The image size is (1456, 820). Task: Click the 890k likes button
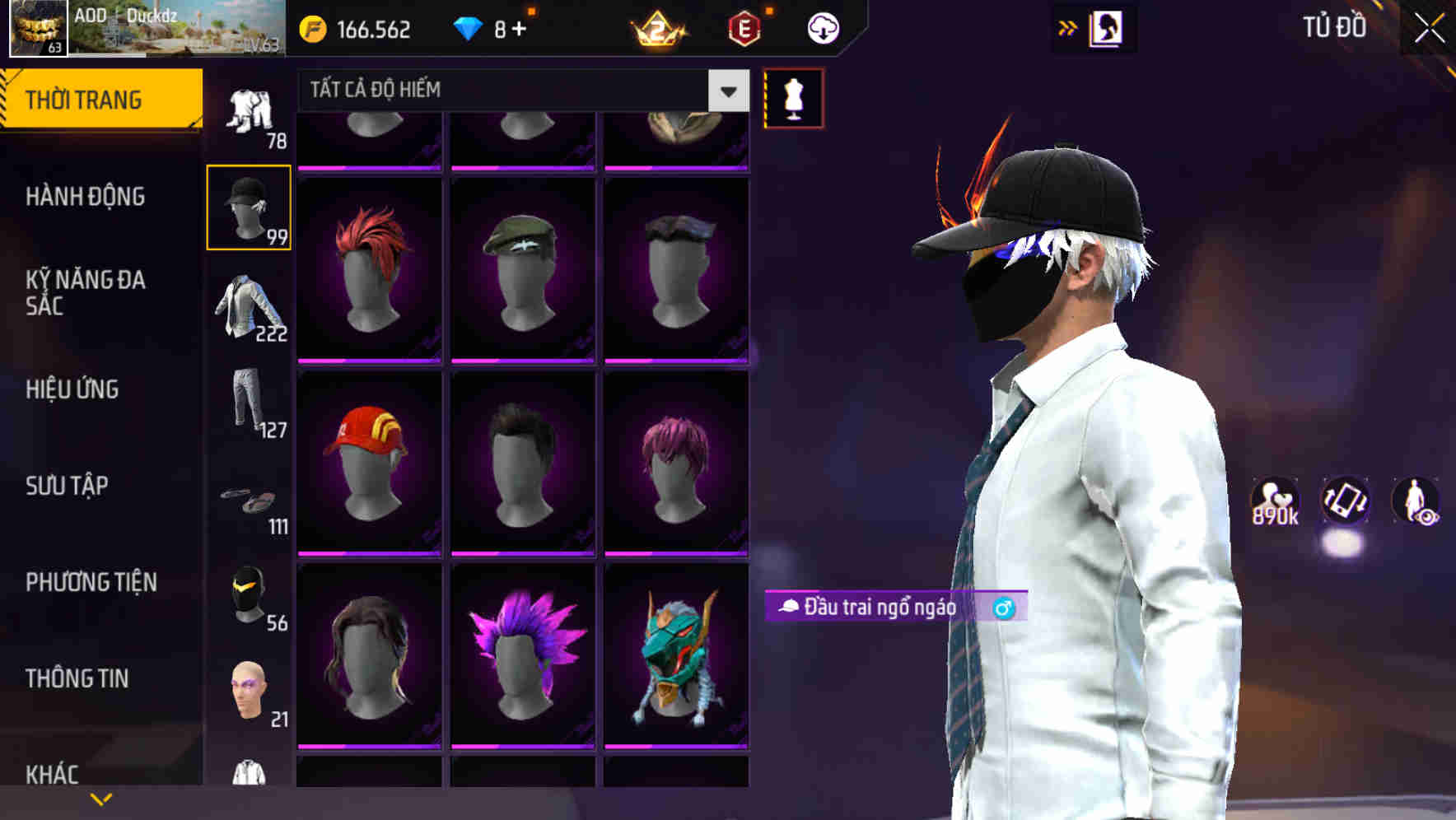tap(1274, 503)
